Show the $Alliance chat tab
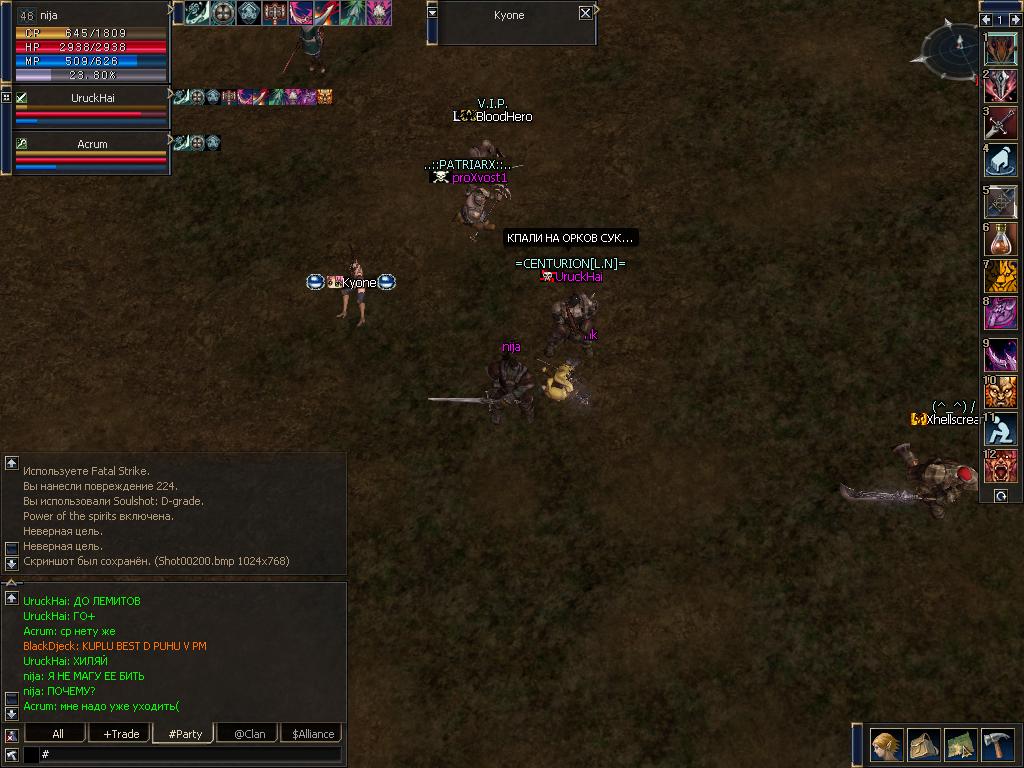 [x=312, y=733]
